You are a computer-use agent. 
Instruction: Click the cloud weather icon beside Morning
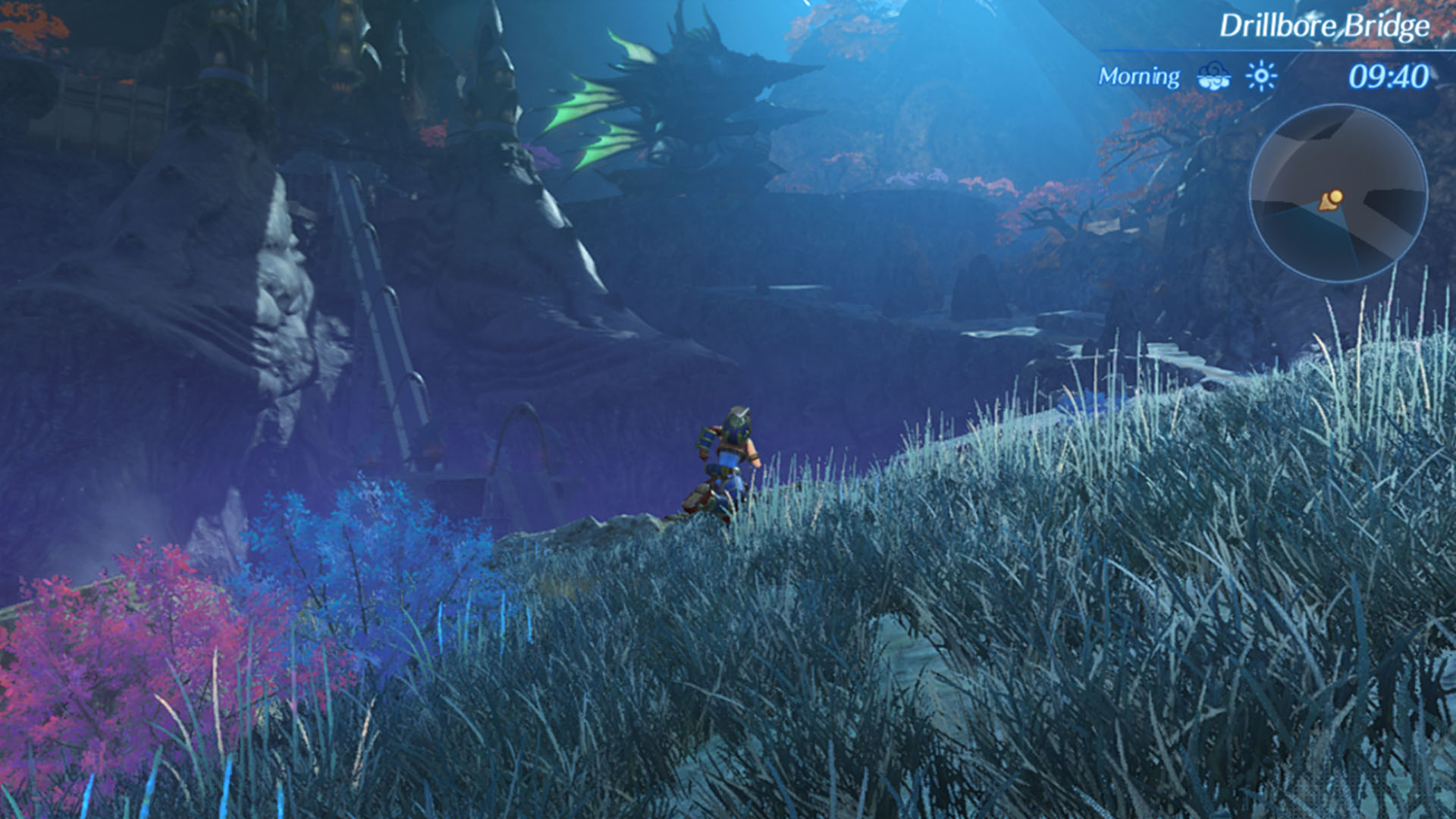point(1213,76)
